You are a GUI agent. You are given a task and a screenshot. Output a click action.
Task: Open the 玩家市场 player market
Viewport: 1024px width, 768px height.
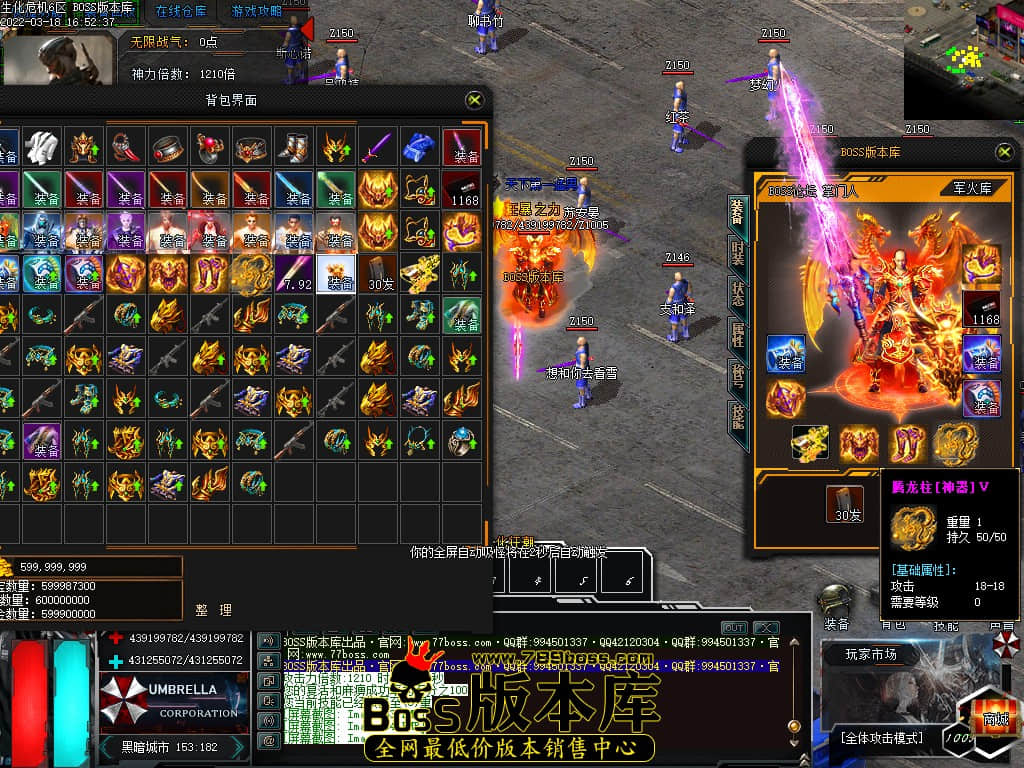pyautogui.click(x=871, y=655)
